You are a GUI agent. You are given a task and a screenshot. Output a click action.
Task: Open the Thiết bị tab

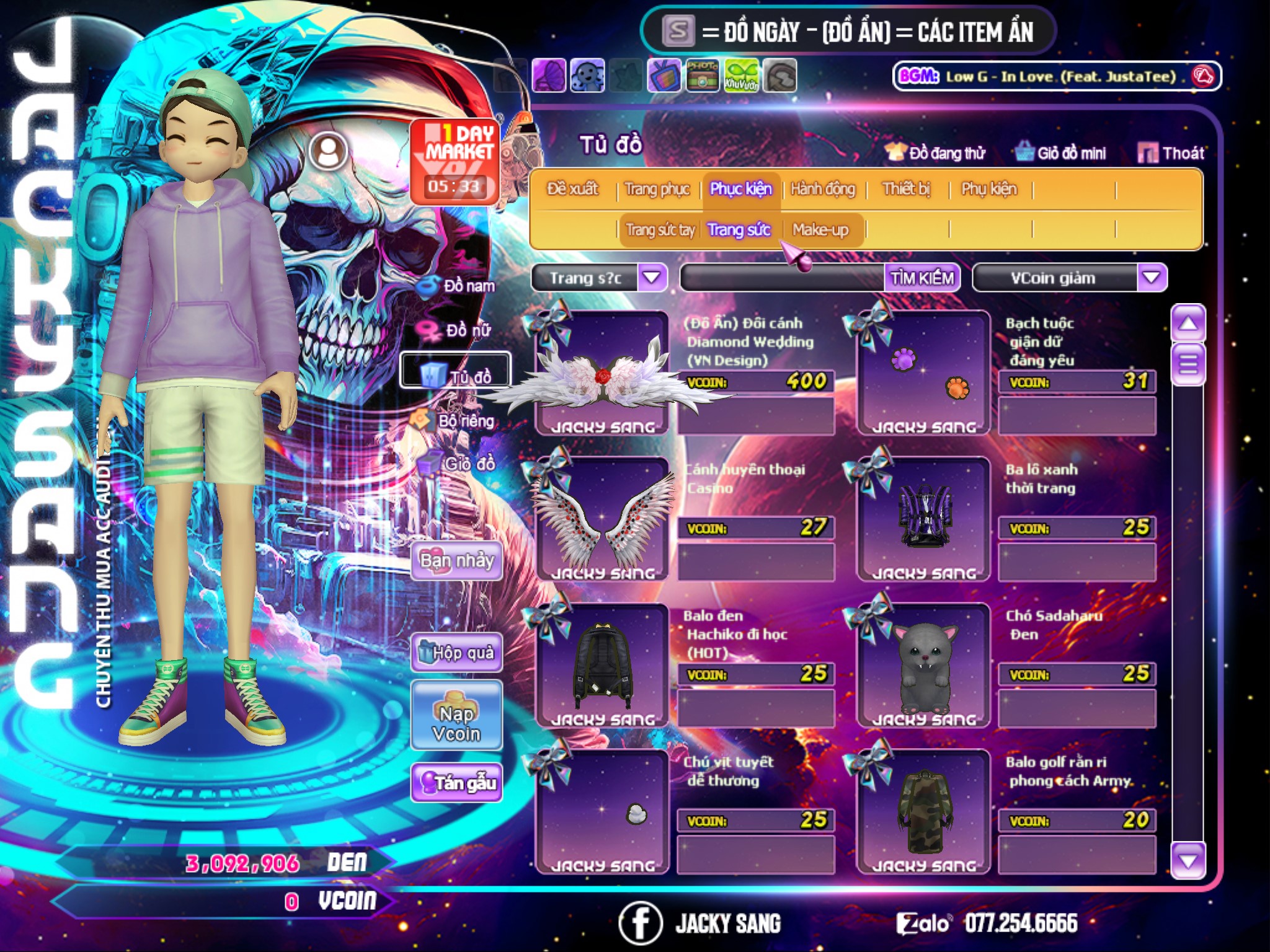point(906,189)
